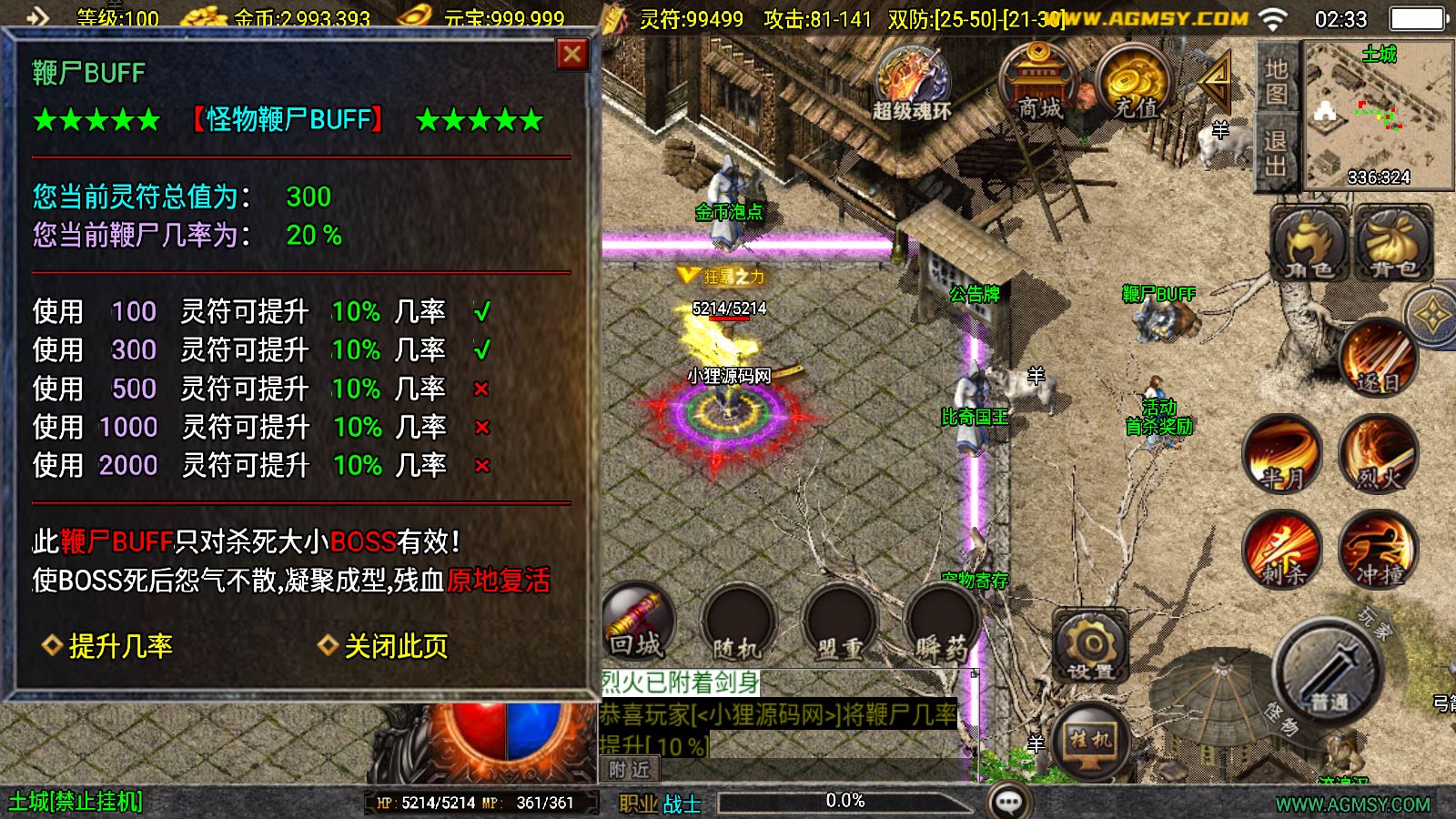
Task: Open the 设置 gear settings
Action: 1090,645
